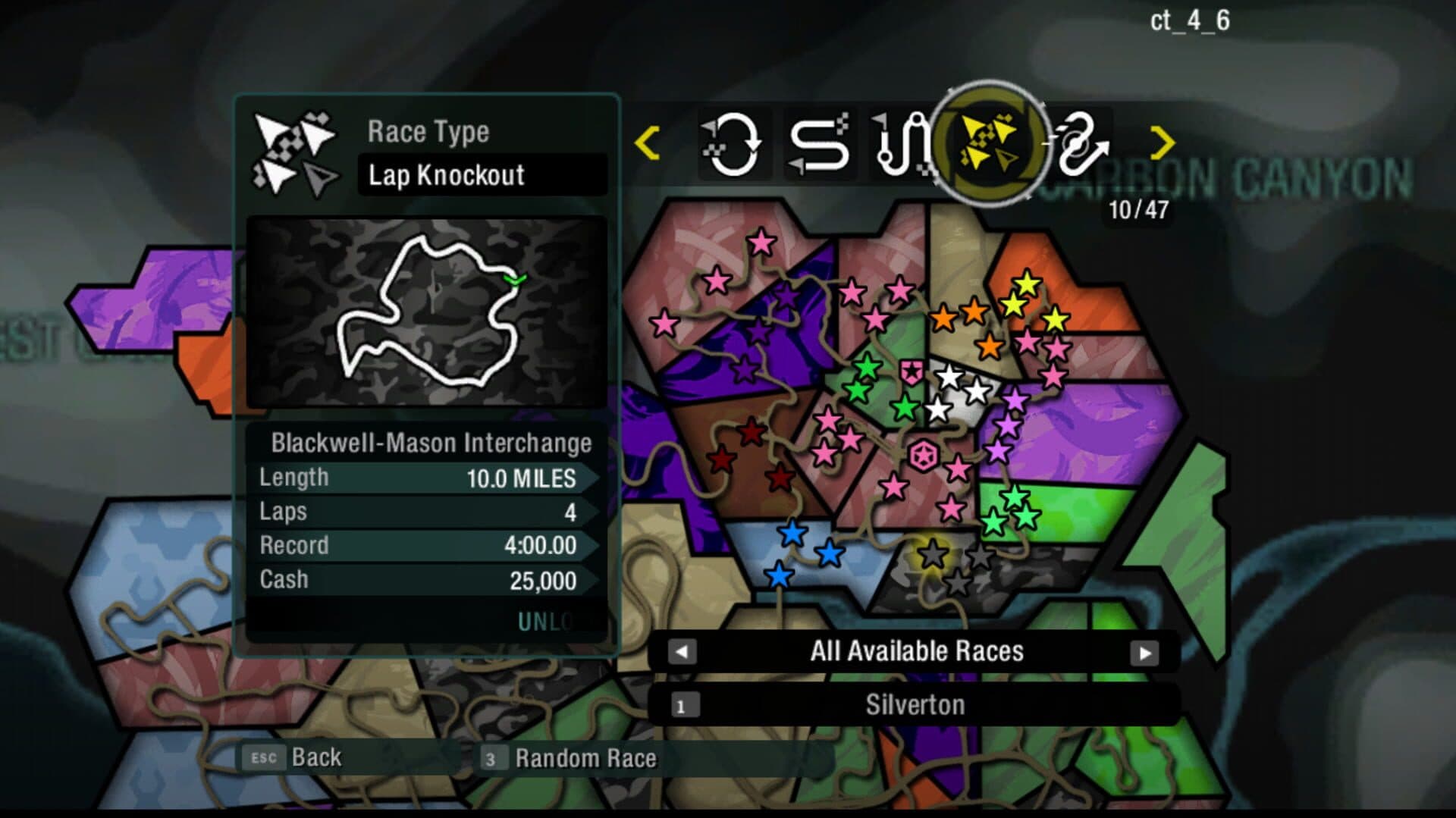Click the yellow right arrow beside race types
The height and width of the screenshot is (818, 1456).
(1162, 143)
